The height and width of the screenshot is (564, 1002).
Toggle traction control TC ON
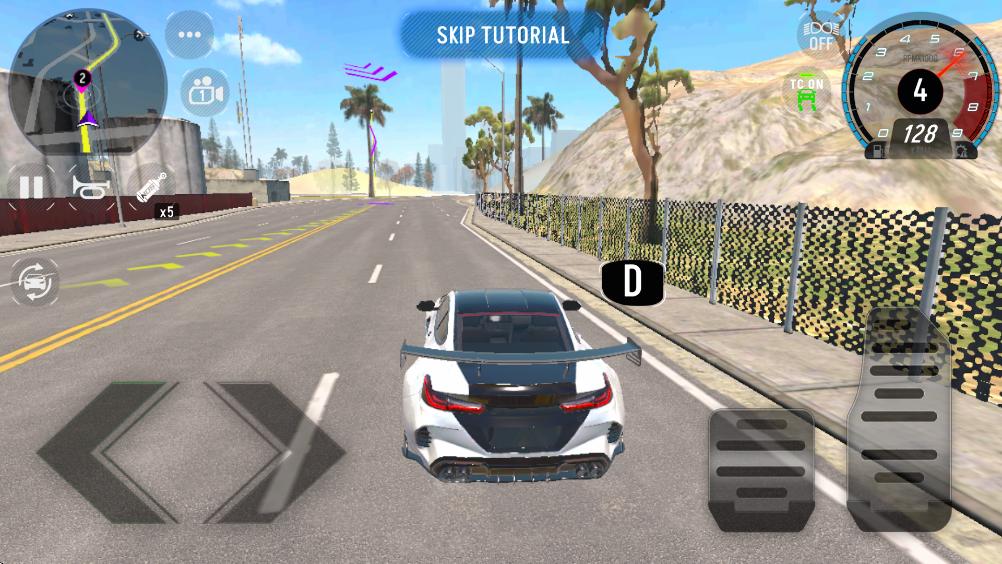(x=806, y=92)
